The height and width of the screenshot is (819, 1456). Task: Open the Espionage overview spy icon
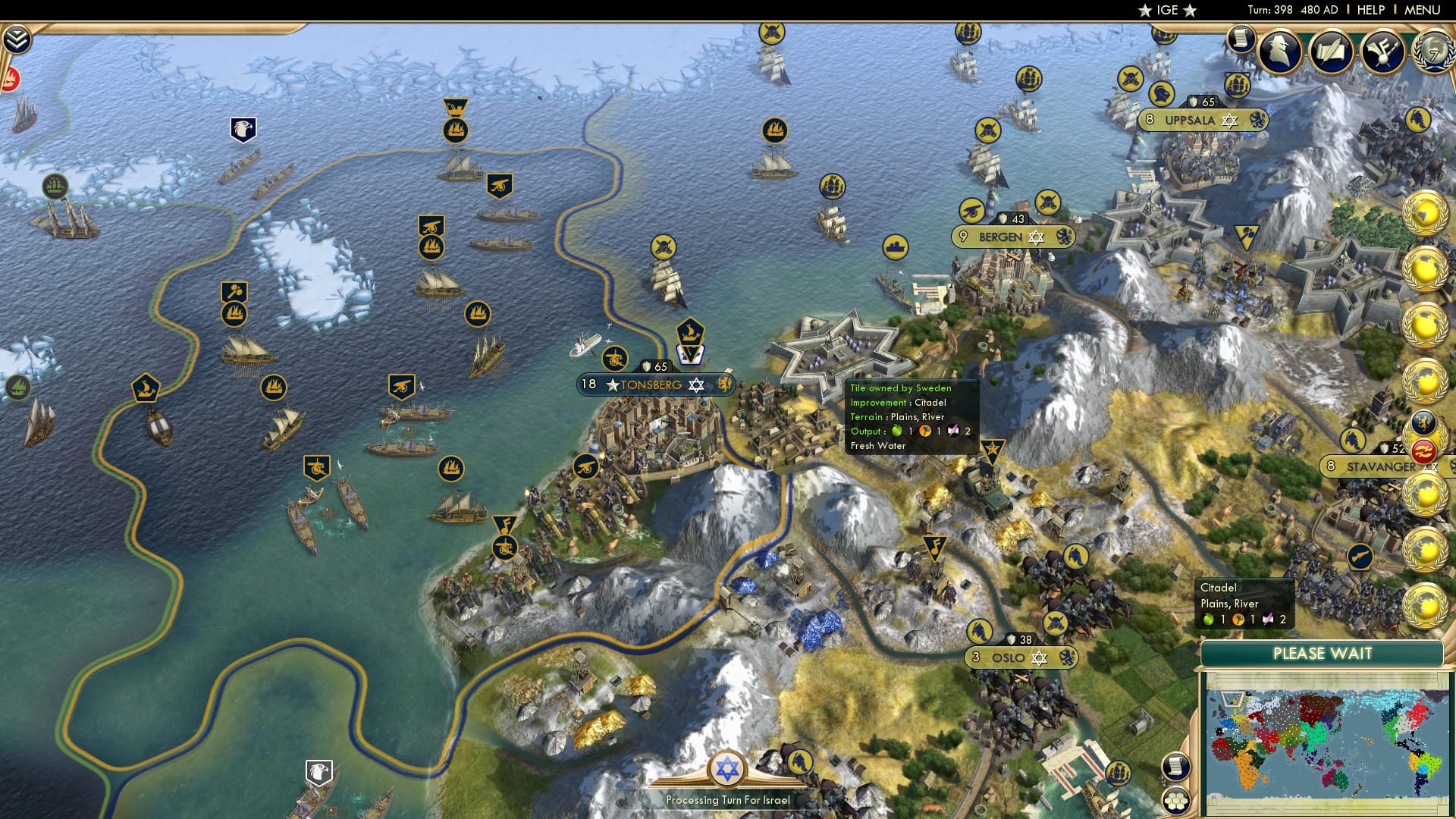click(x=1279, y=51)
